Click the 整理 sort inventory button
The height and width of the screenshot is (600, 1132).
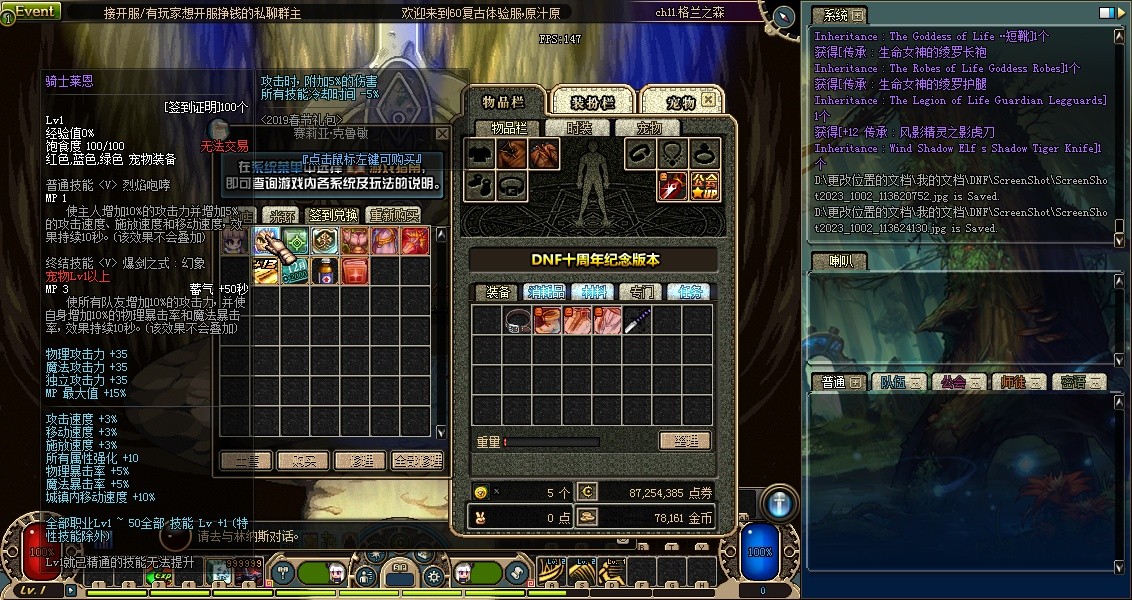coord(684,441)
